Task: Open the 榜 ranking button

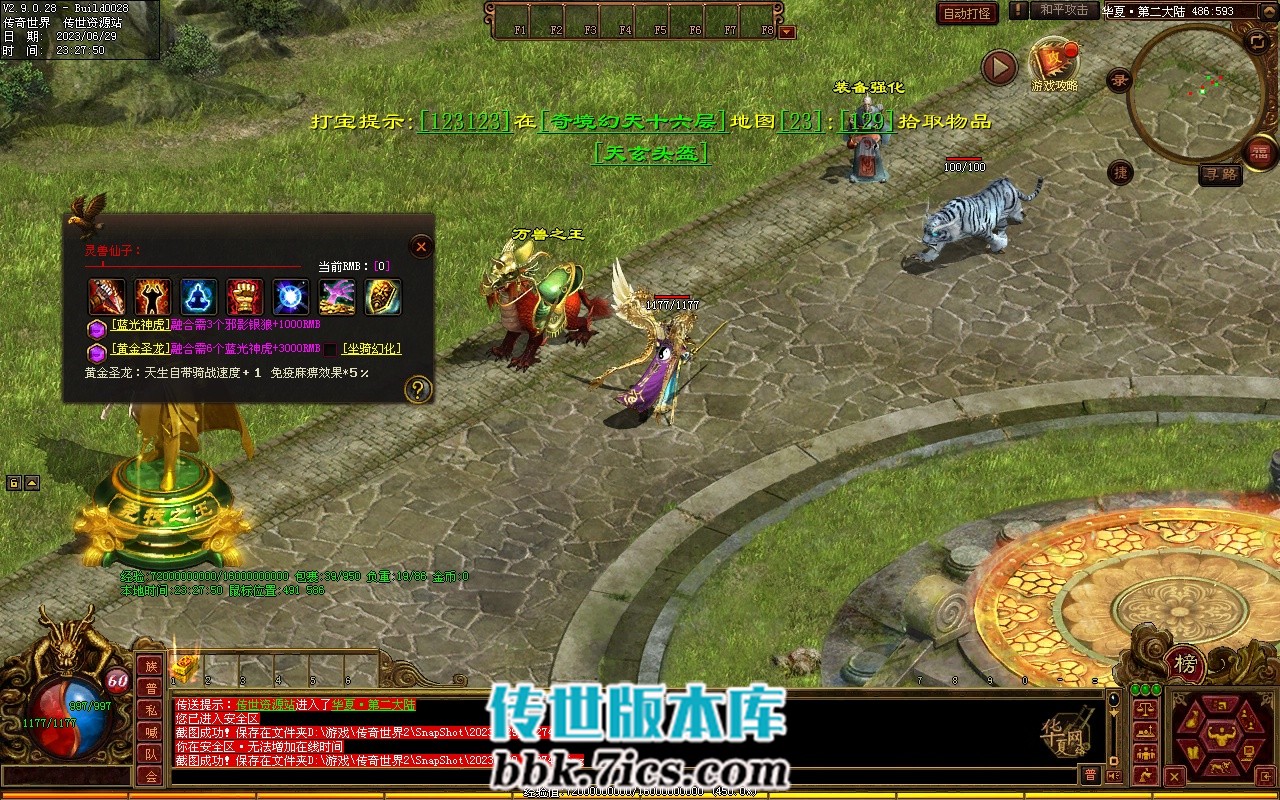Action: (1185, 663)
